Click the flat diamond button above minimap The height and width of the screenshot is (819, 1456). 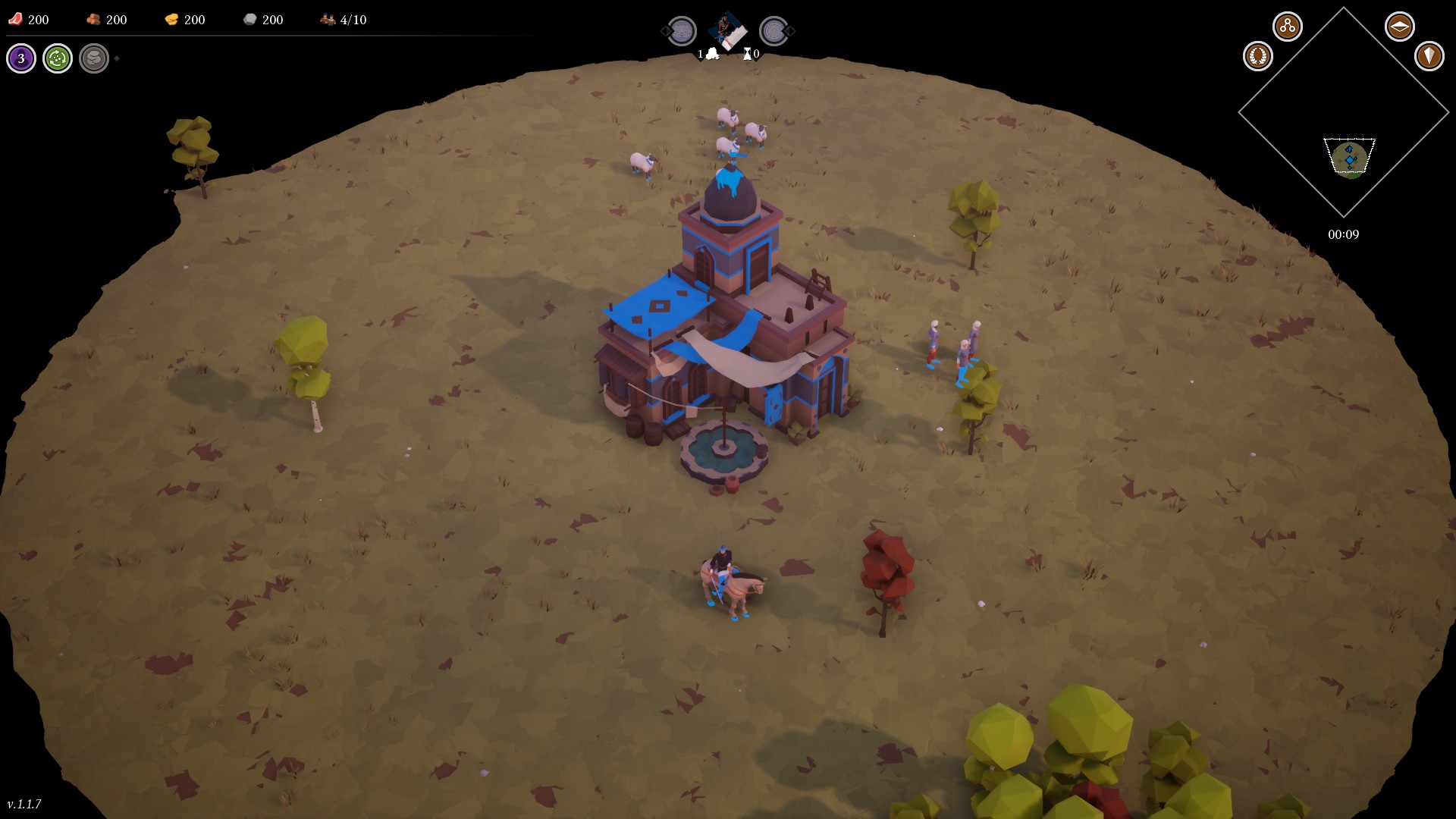1399,27
